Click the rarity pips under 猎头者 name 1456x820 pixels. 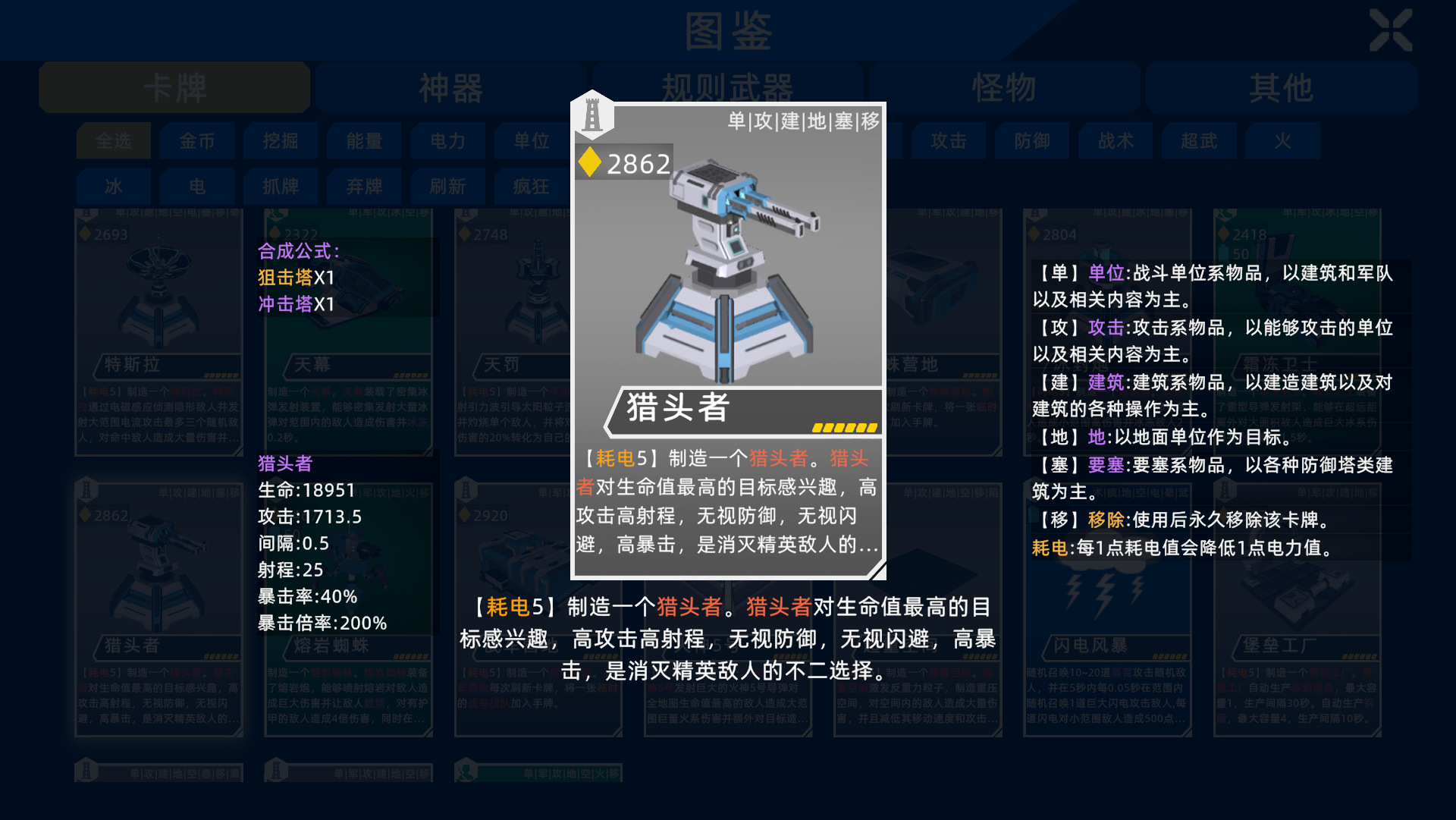(844, 426)
